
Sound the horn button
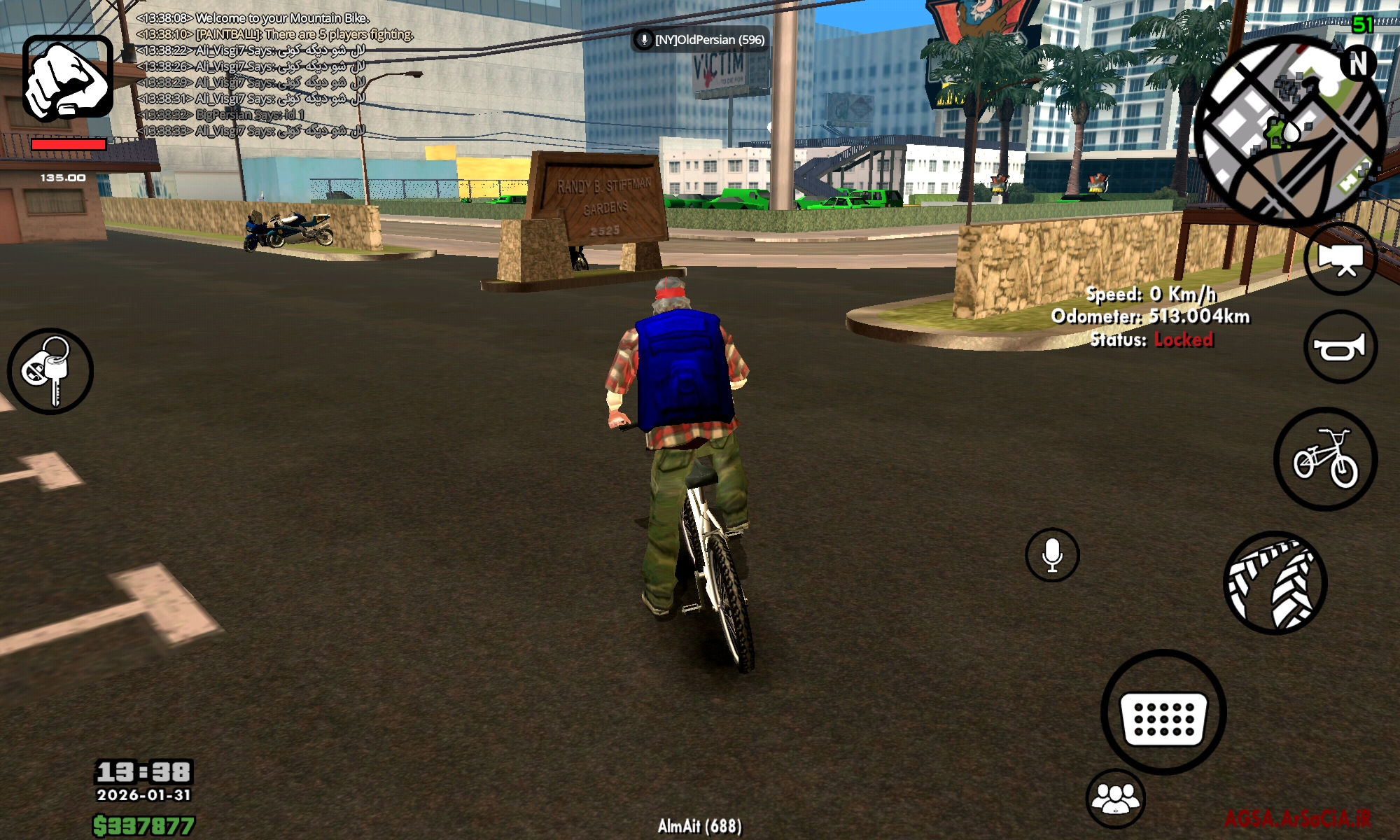(1340, 347)
